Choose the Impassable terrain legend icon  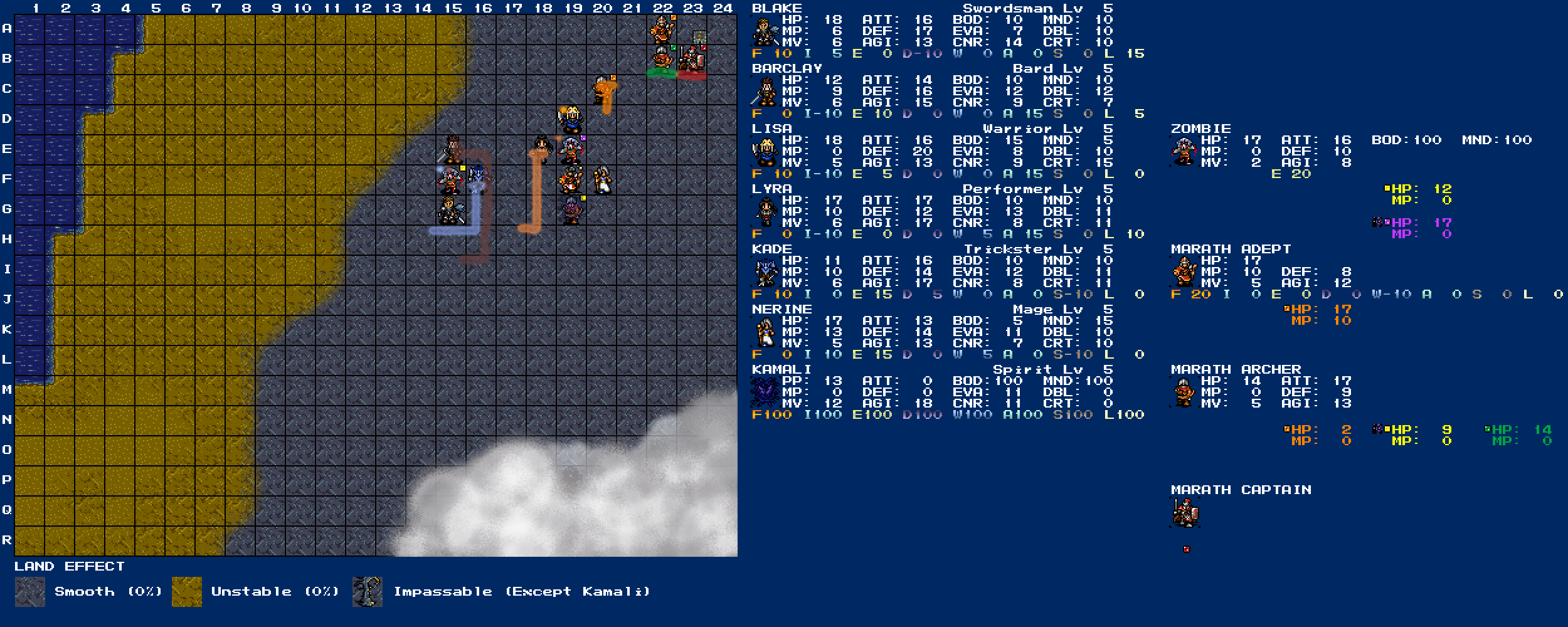pos(368,592)
